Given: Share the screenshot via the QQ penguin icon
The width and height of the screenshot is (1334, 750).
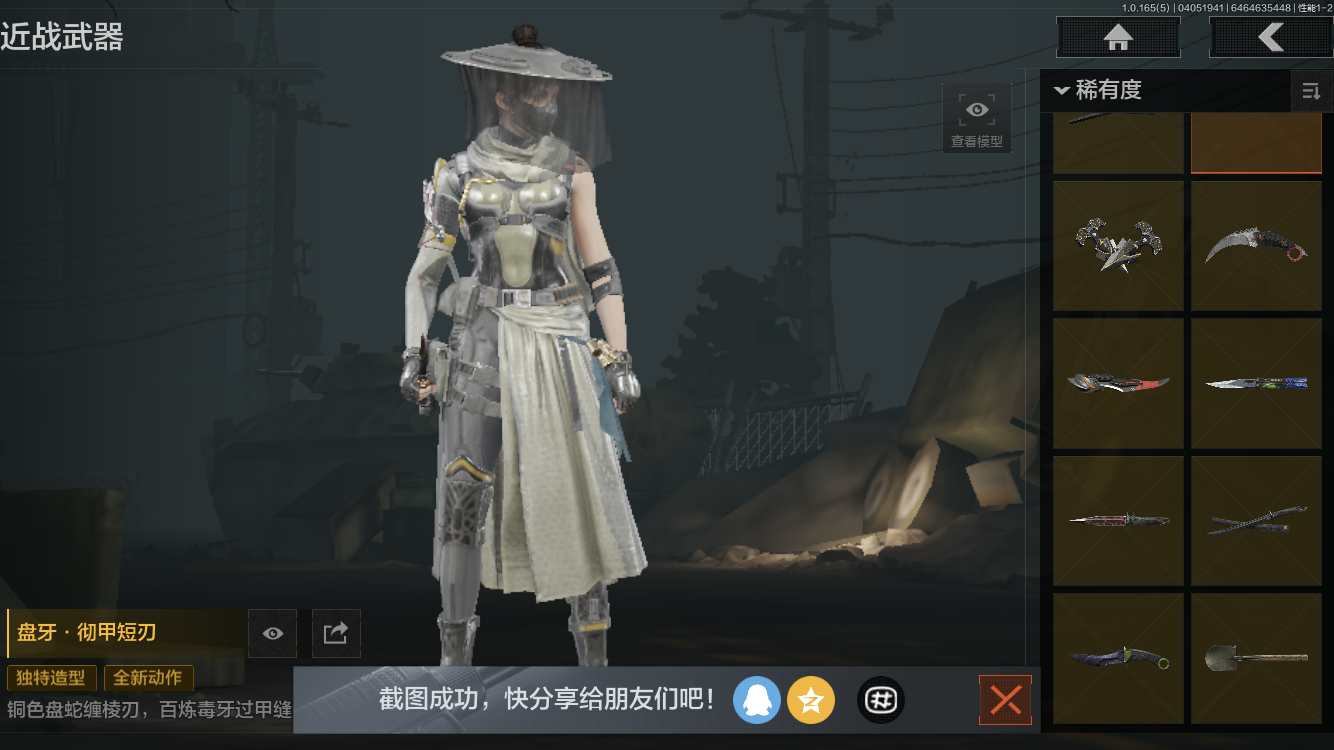Looking at the screenshot, I should click(x=757, y=700).
